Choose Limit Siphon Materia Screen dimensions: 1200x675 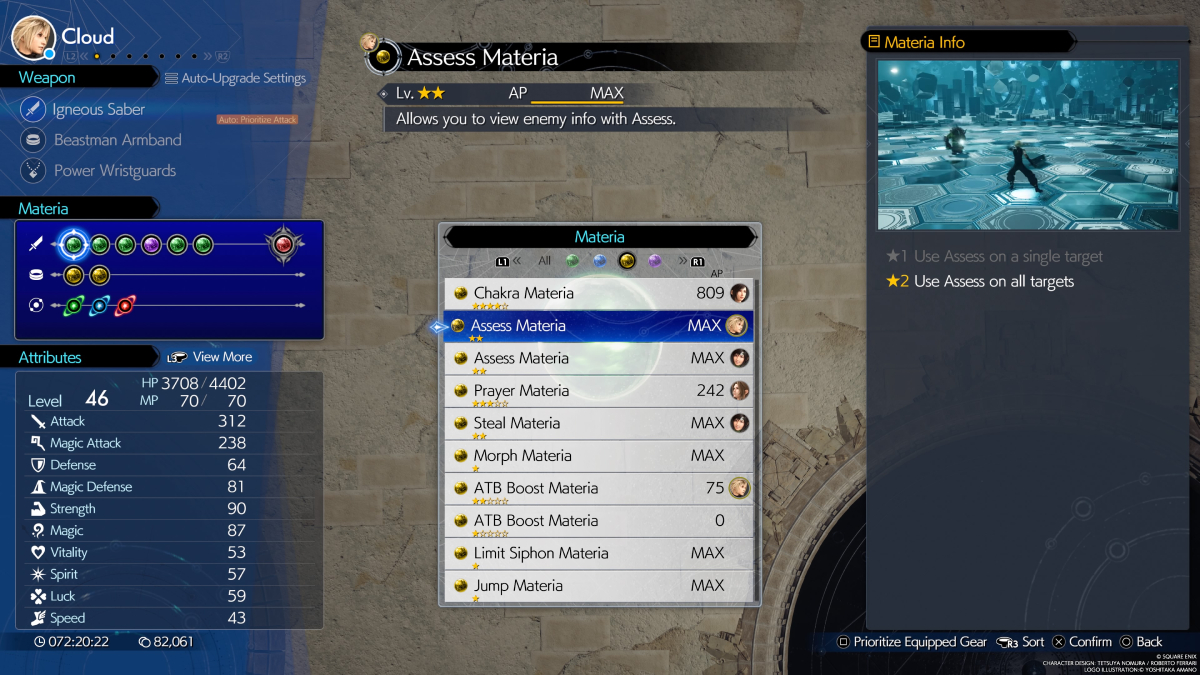pos(598,554)
